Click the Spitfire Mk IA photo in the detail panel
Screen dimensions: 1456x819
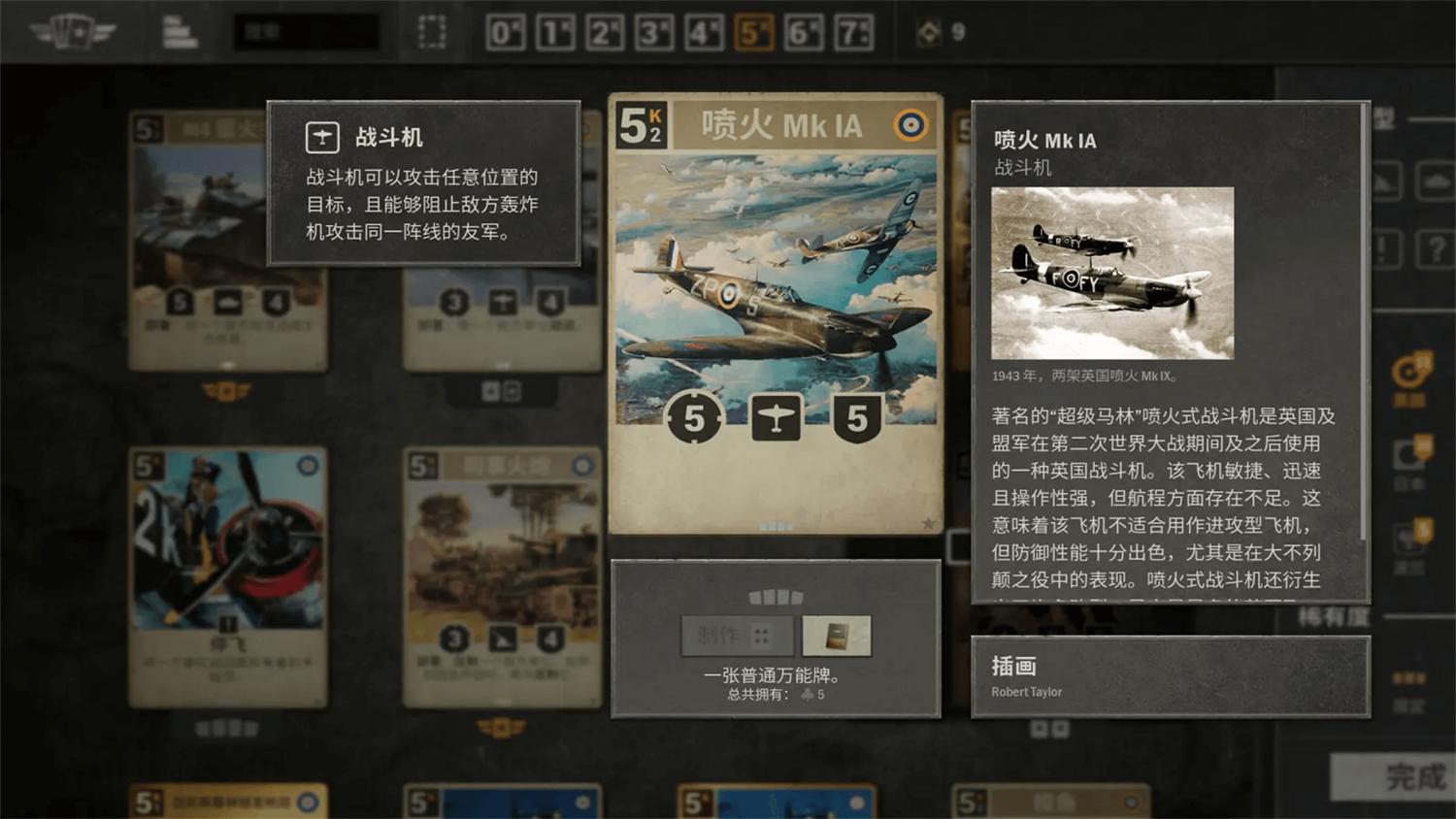1111,273
